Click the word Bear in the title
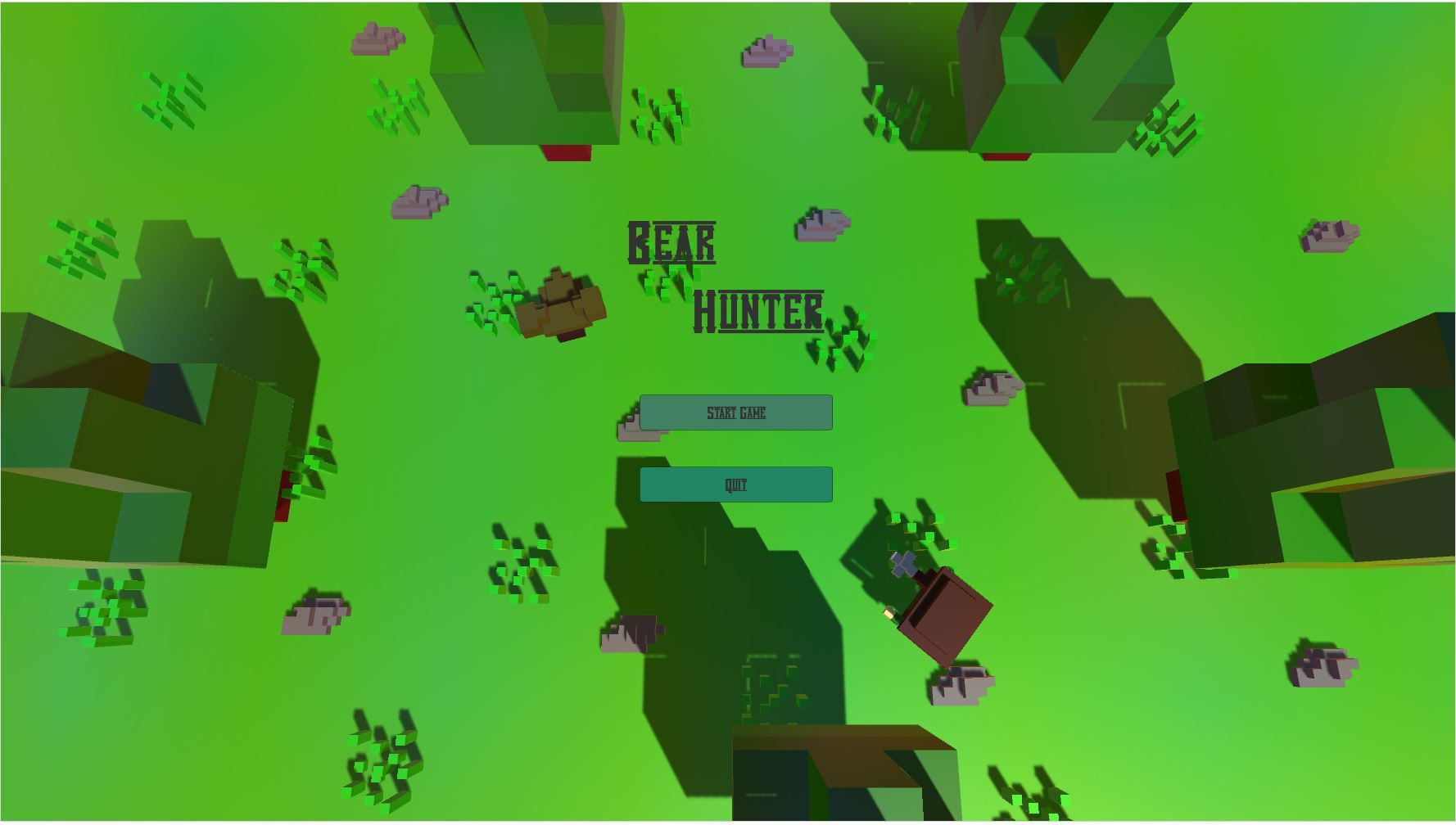Screen dimensions: 1456x825 (671, 243)
